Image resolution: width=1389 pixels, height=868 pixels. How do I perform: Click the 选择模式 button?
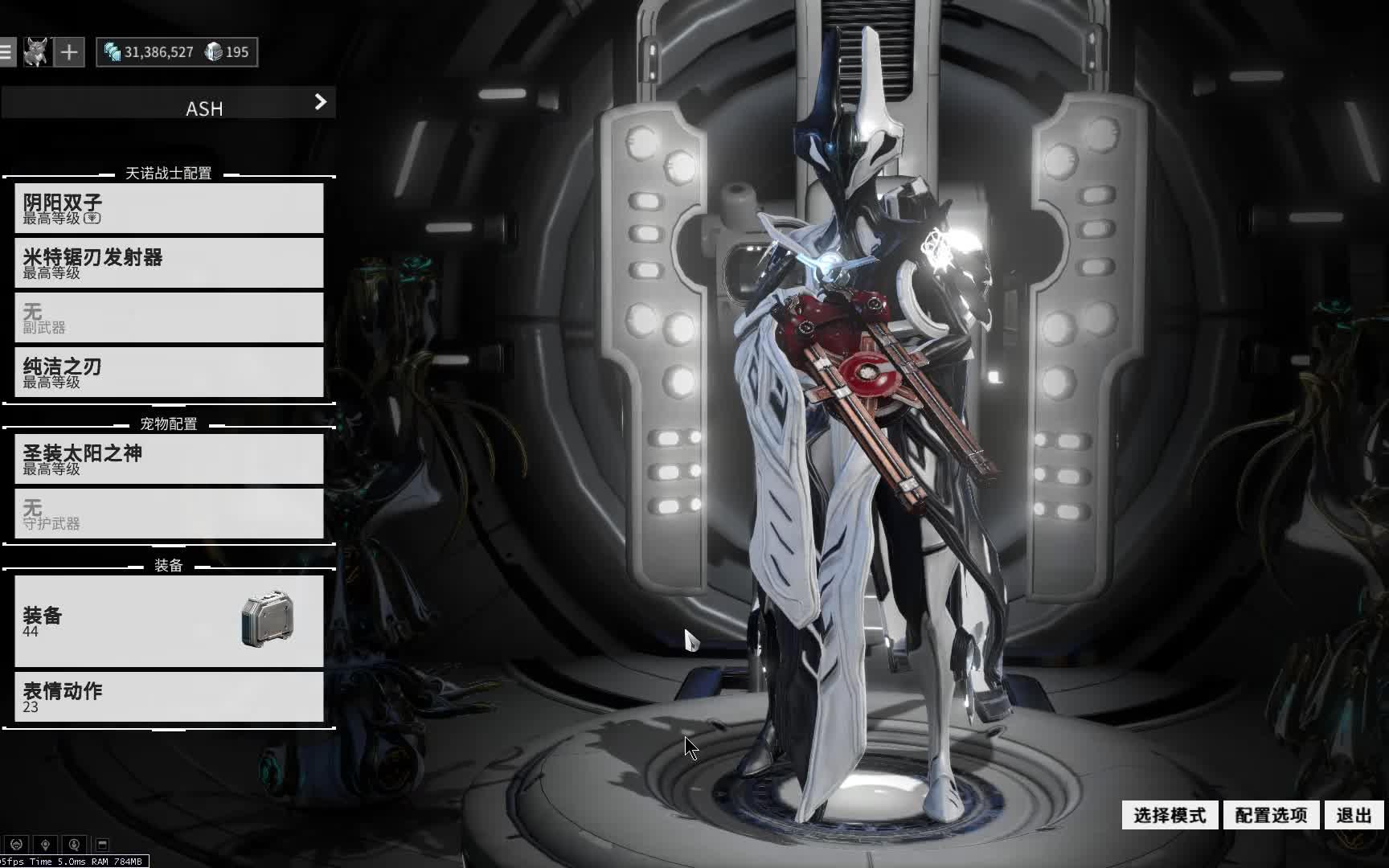coord(1170,815)
